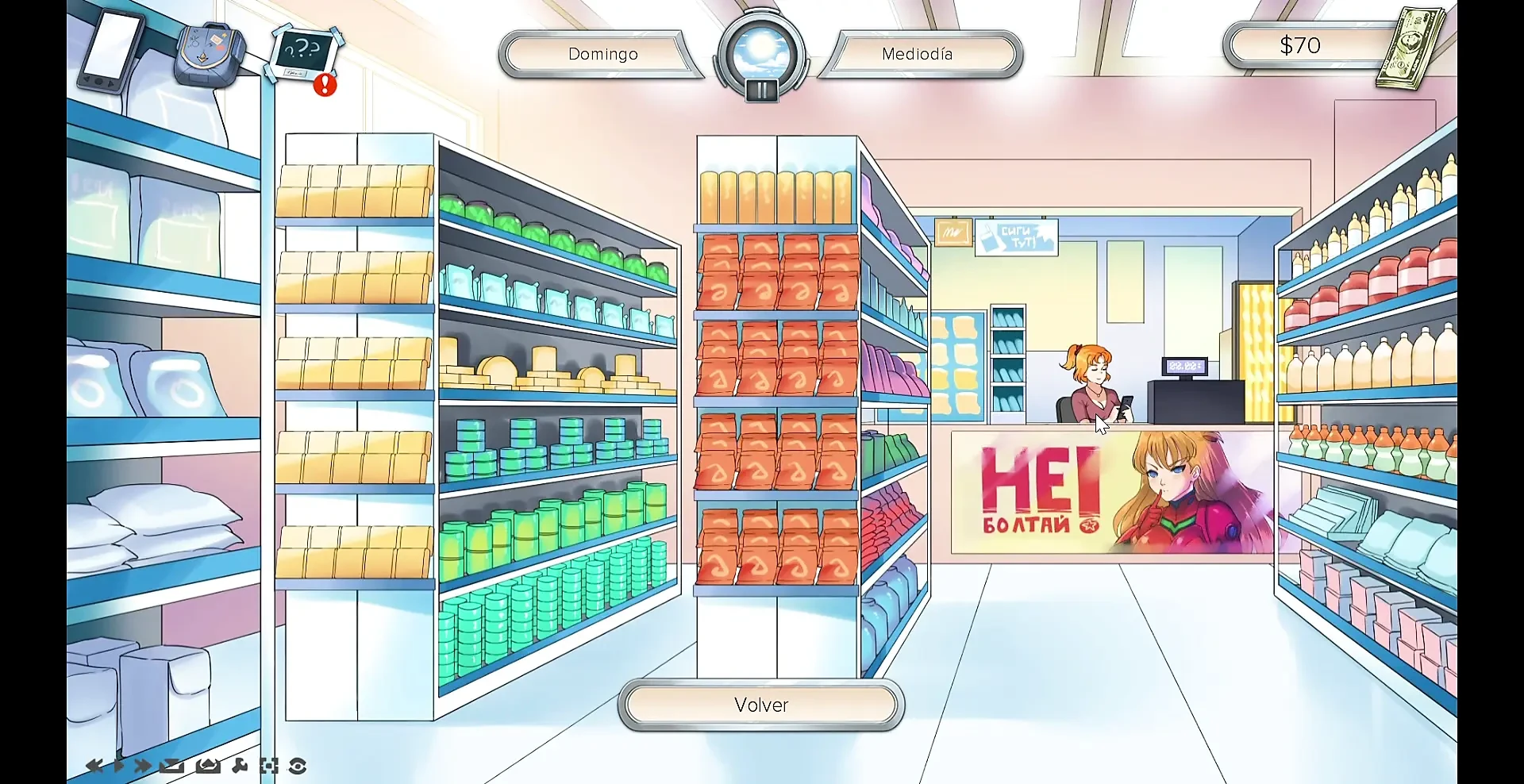This screenshot has height=784, width=1524.
Task: Click the single play arrow (auto-advance)
Action: click(x=119, y=766)
